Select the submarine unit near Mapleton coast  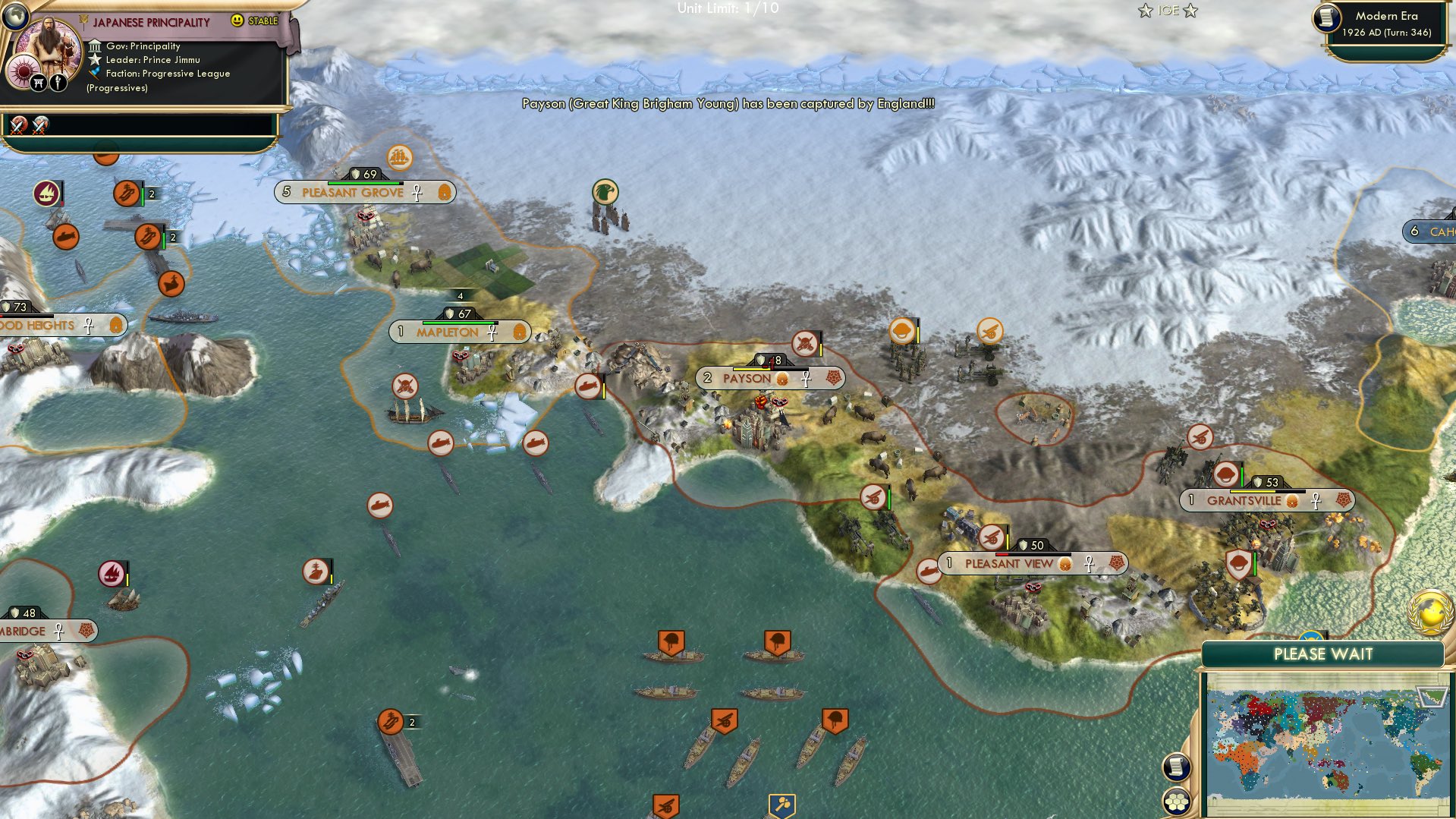[x=442, y=444]
